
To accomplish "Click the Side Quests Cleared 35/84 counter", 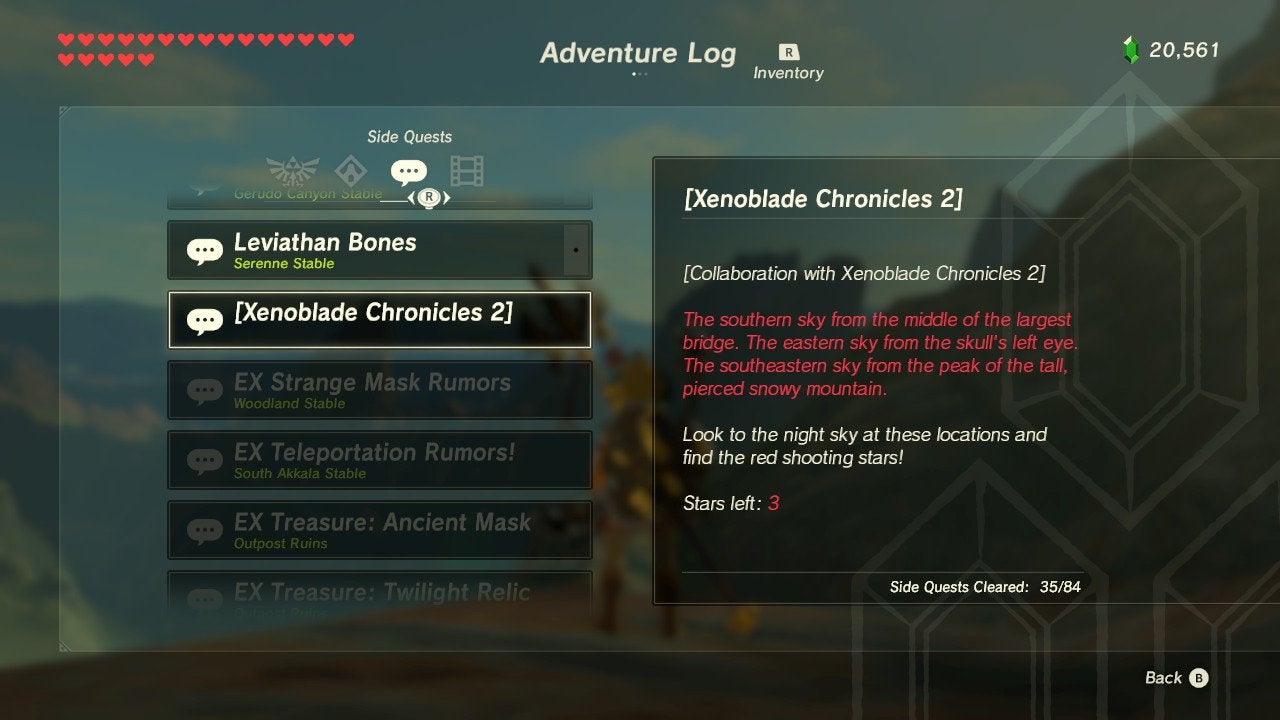I will pyautogui.click(x=985, y=588).
